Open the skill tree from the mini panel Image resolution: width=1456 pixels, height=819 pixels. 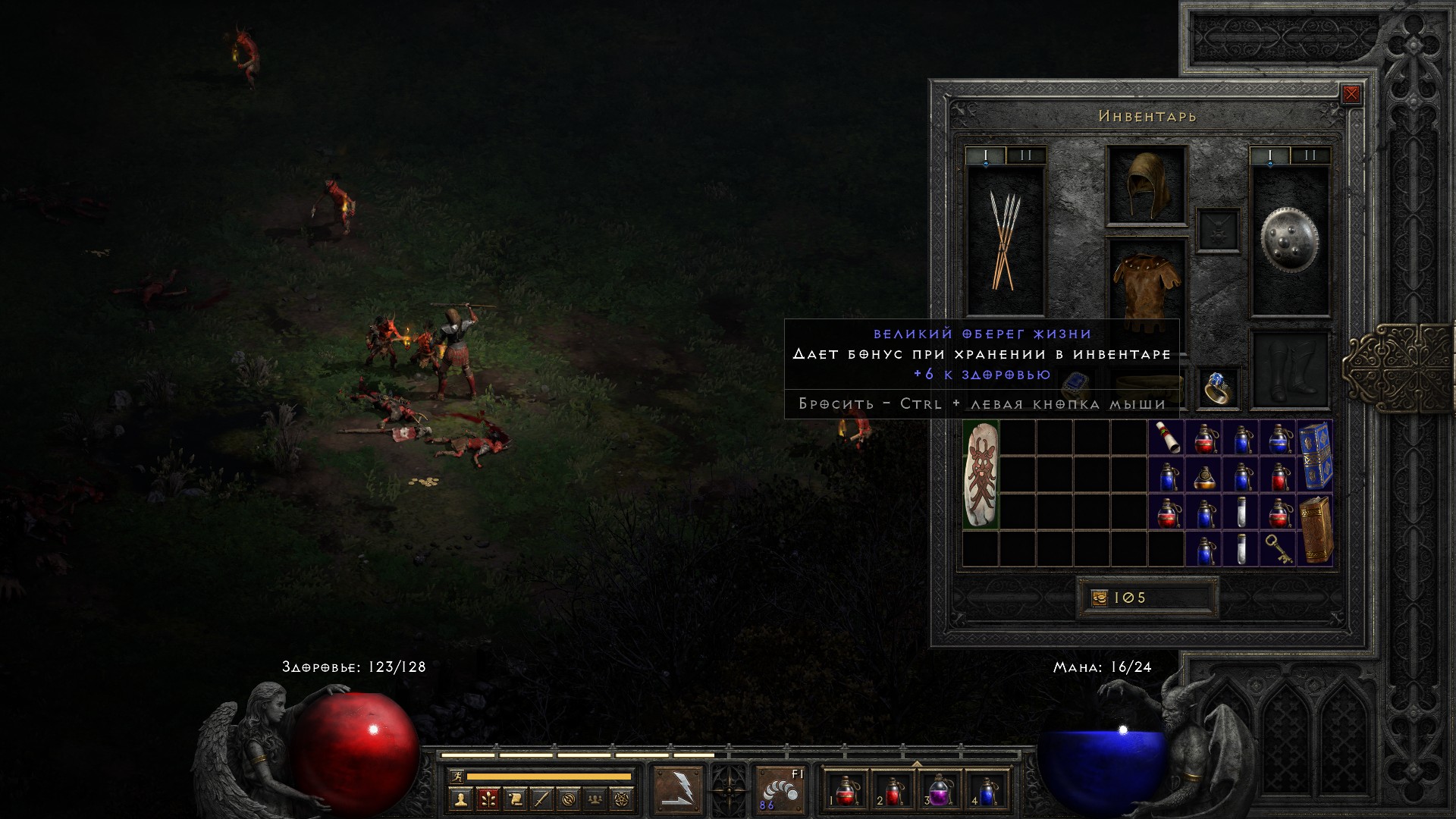[x=487, y=799]
